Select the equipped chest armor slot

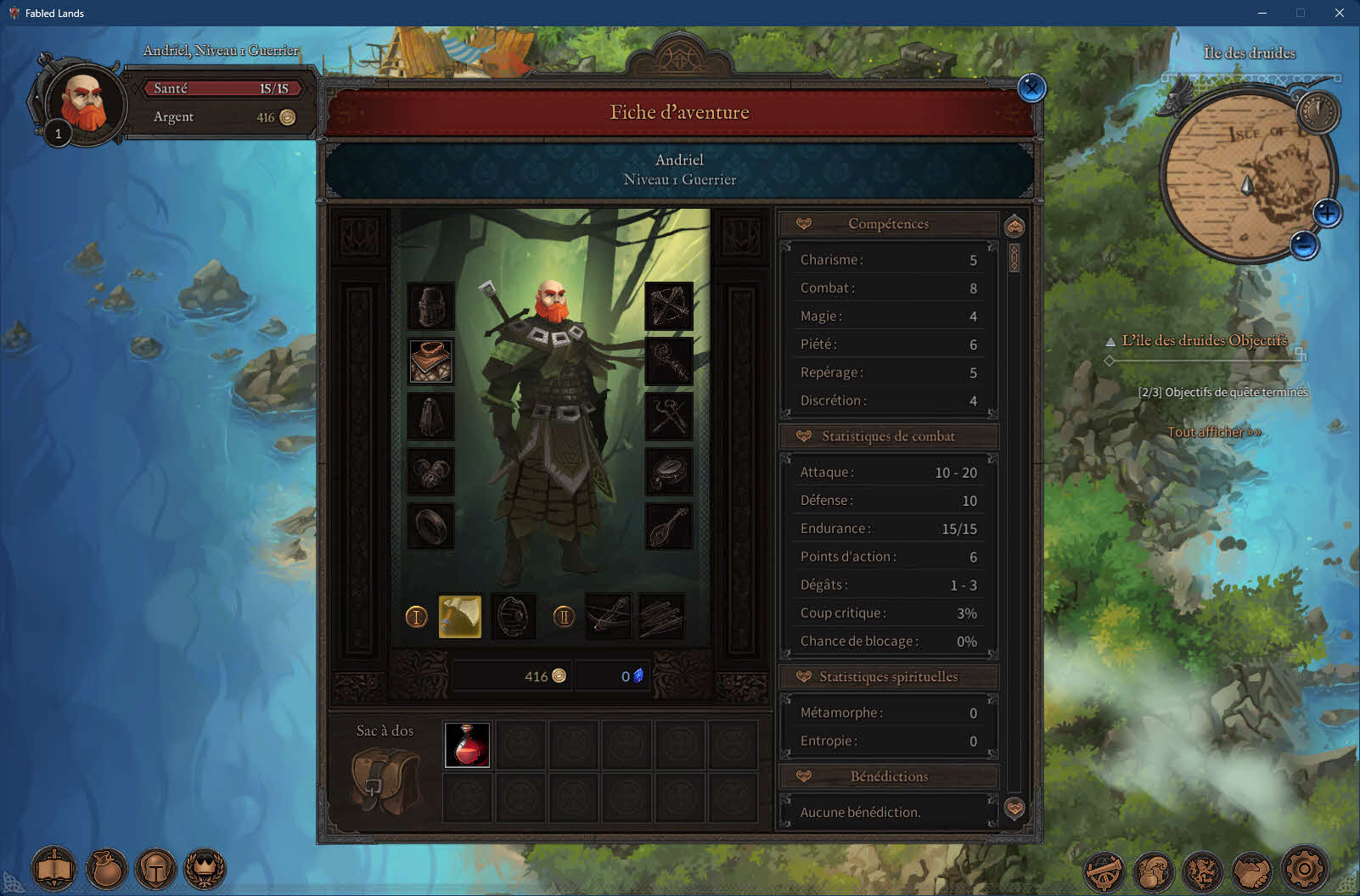click(430, 361)
